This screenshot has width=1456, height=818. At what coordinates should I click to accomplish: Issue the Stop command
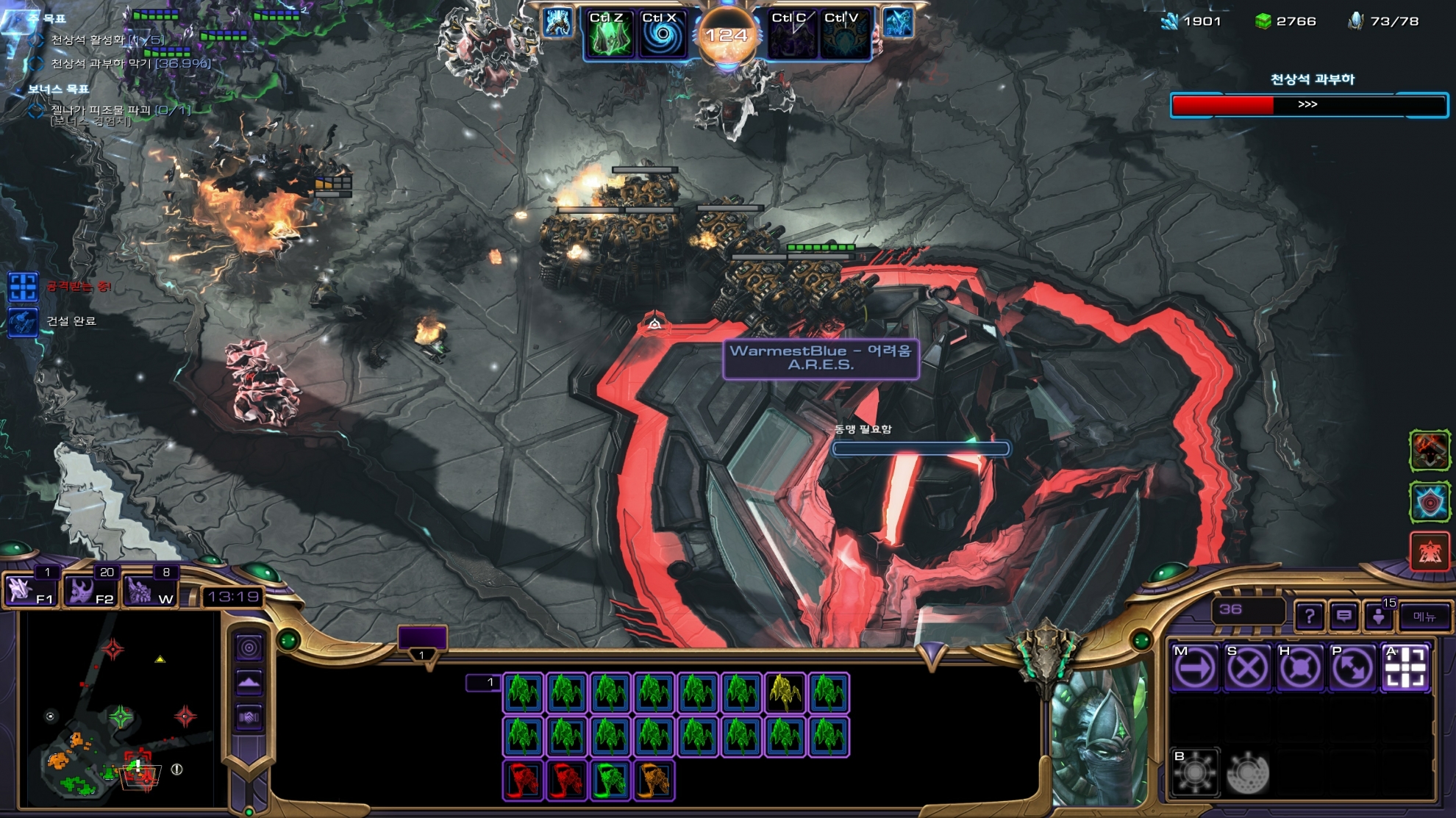(1247, 668)
